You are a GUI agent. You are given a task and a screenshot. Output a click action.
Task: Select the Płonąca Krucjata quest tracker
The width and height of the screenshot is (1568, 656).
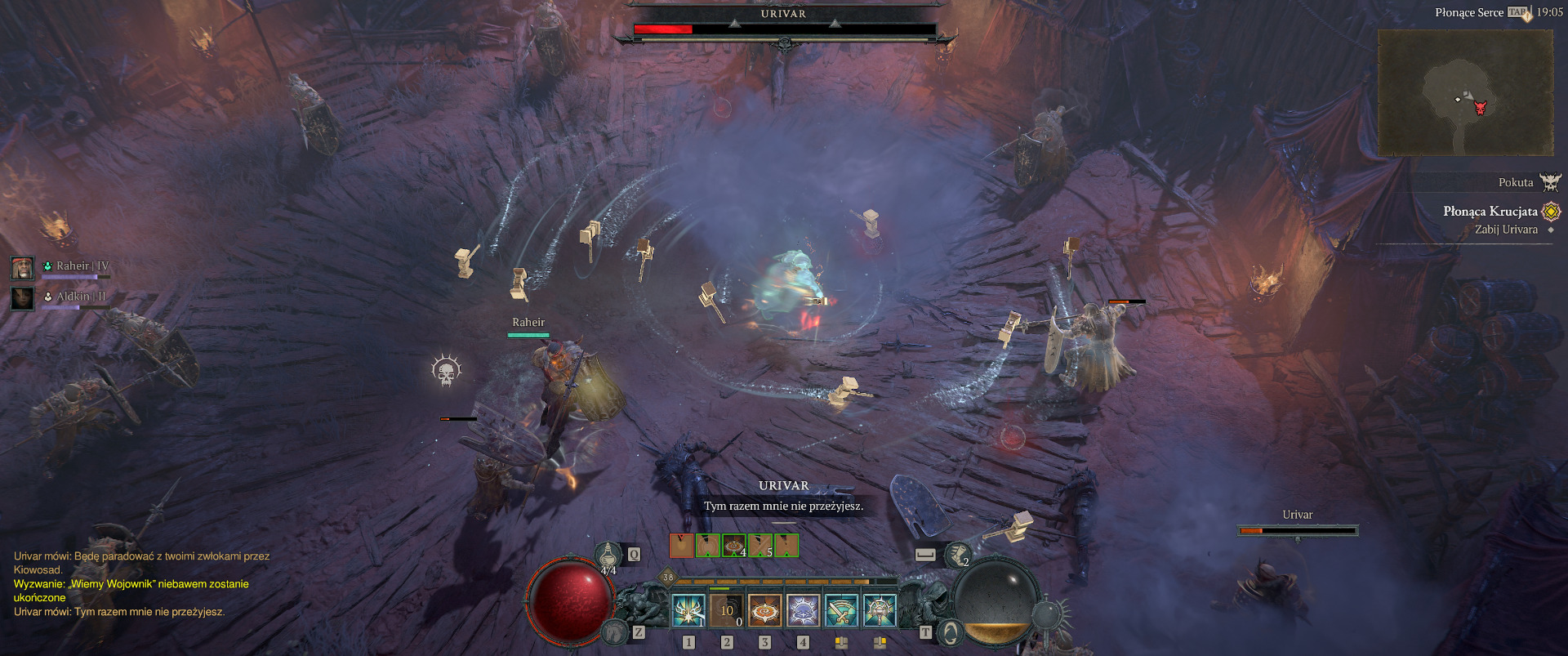[1490, 212]
